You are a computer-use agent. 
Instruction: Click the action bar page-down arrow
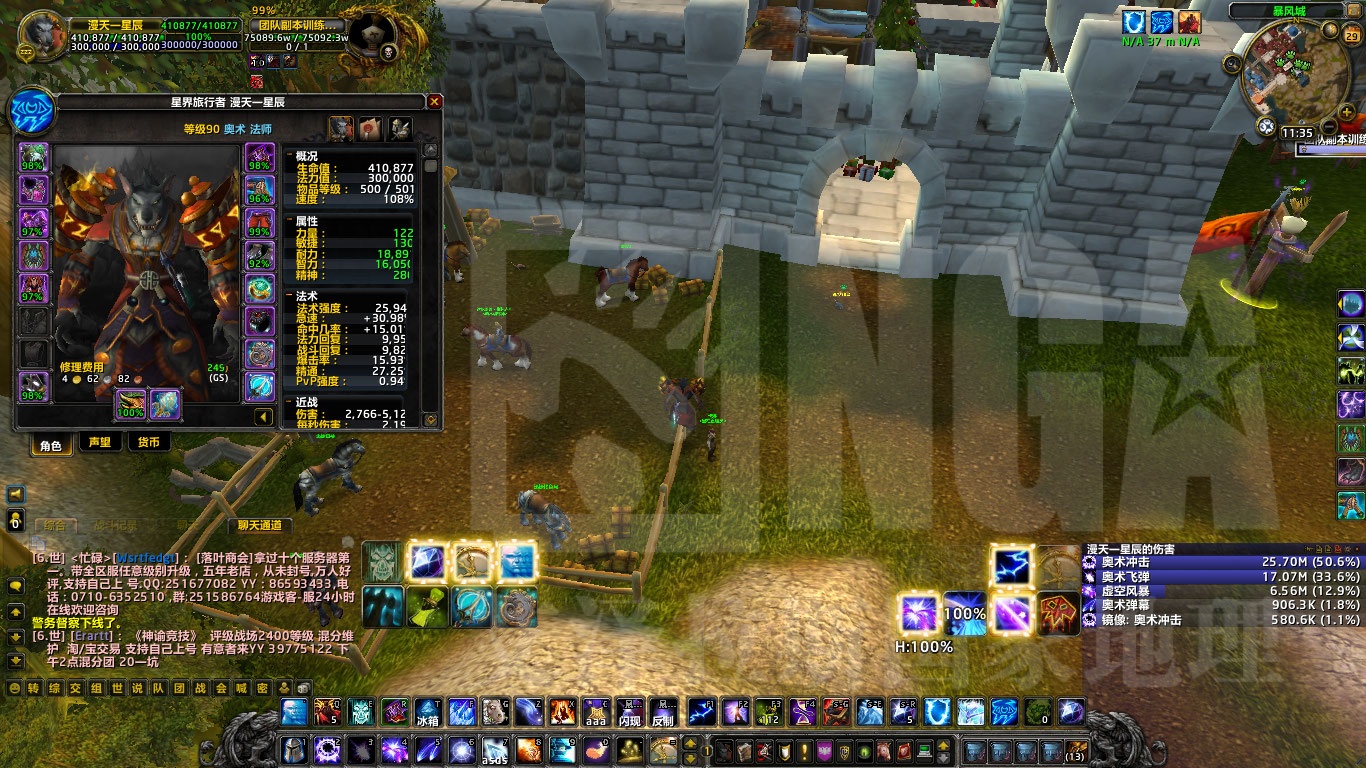691,759
